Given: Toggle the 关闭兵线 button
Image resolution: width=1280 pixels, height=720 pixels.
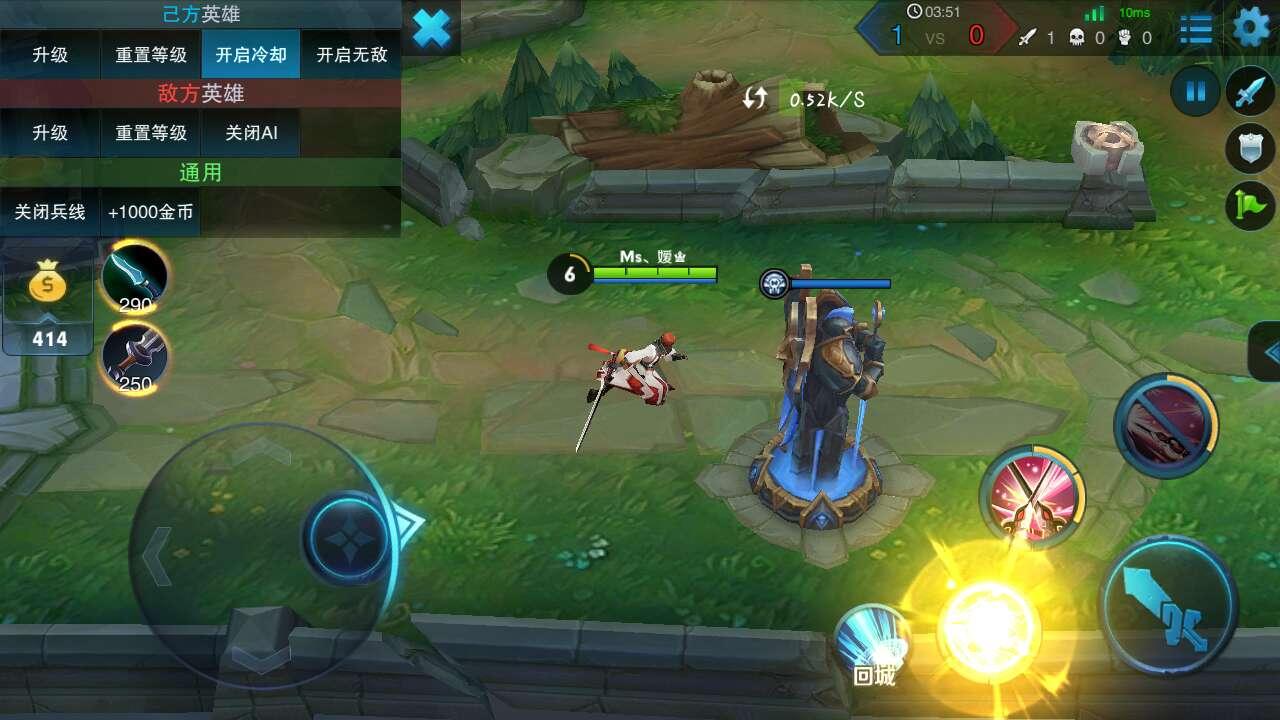Looking at the screenshot, I should coord(50,212).
